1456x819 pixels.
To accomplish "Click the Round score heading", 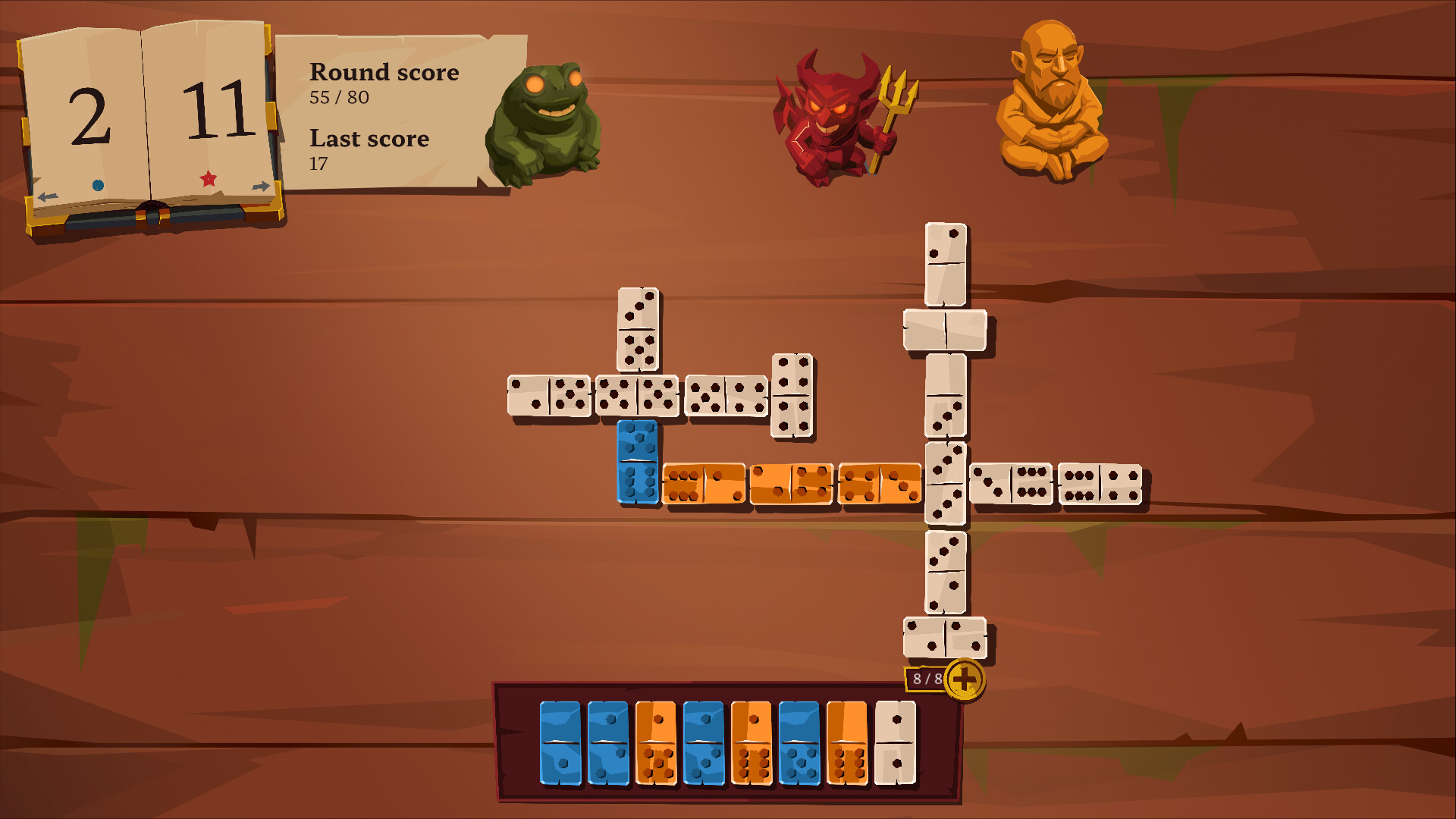I will click(x=384, y=73).
